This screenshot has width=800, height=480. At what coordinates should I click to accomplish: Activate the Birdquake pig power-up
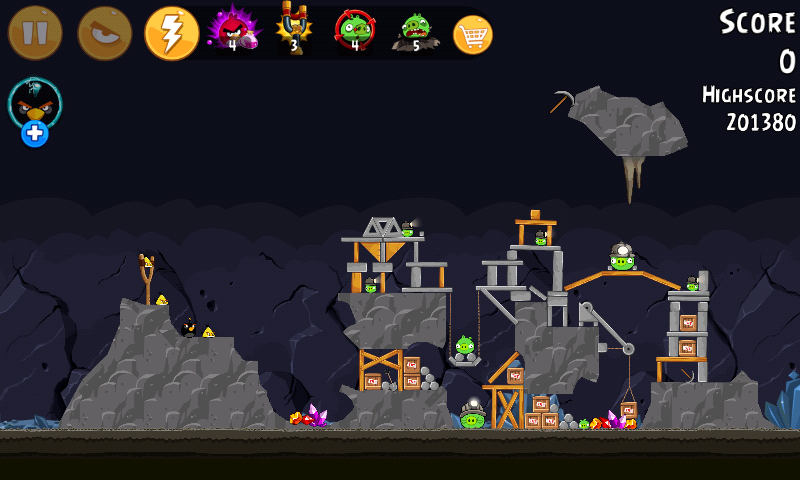coord(415,32)
